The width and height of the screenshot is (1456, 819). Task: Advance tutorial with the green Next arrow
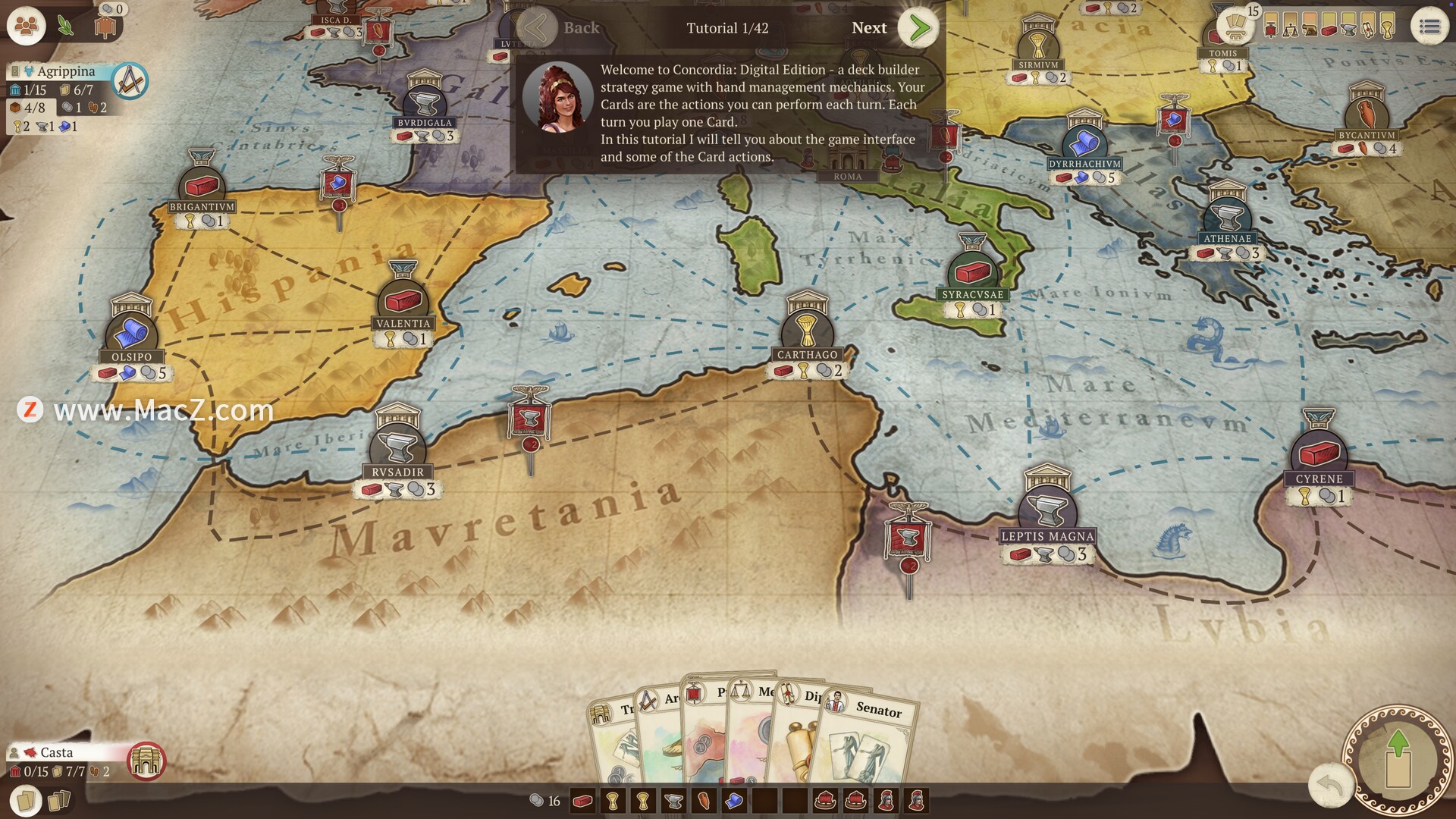pyautogui.click(x=918, y=28)
